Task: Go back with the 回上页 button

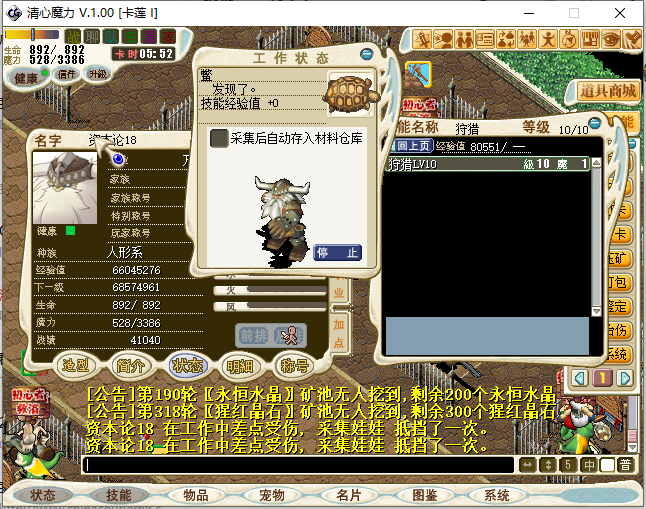Action: click(x=410, y=145)
